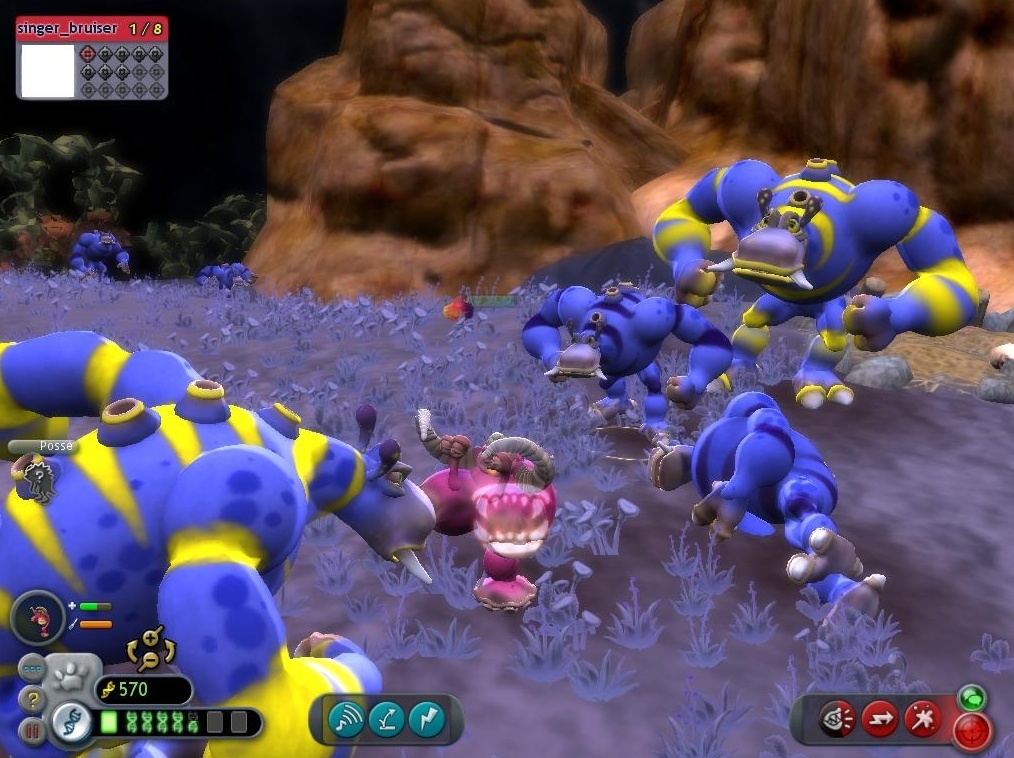Activate the Charge attack ability

point(880,719)
